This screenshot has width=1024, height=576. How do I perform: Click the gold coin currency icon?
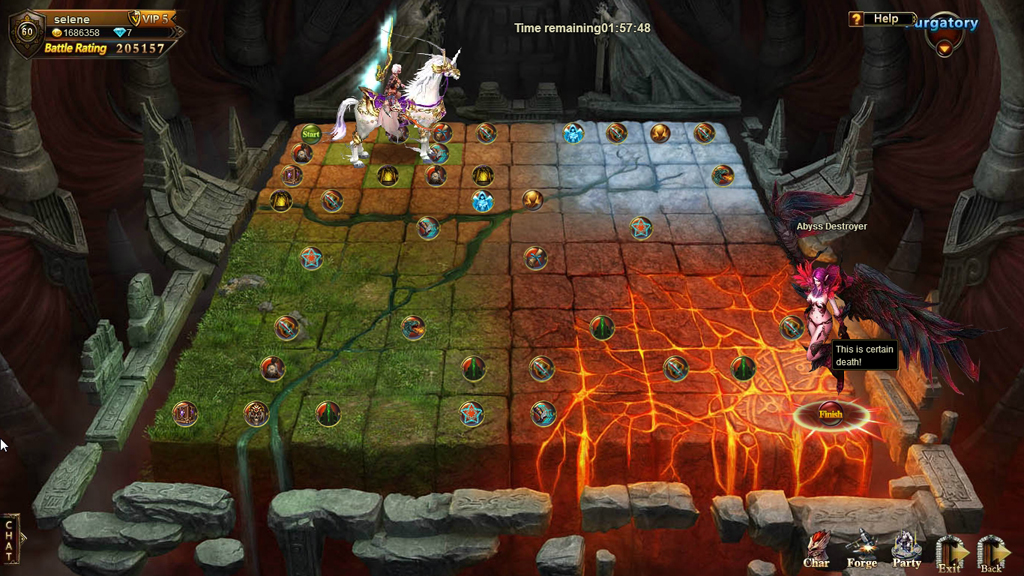coord(56,33)
